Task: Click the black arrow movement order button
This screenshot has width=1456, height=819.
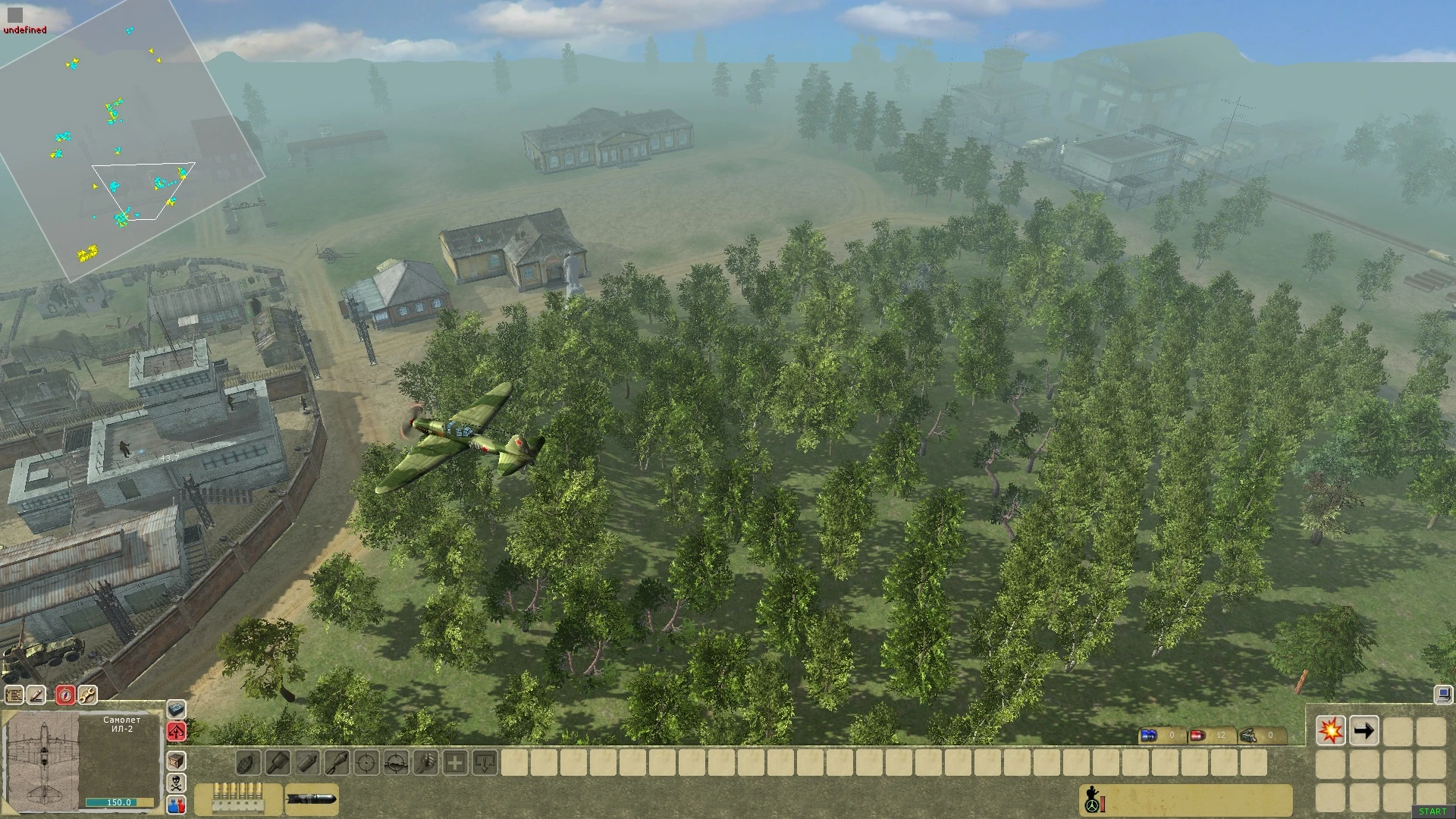Action: (x=1364, y=730)
